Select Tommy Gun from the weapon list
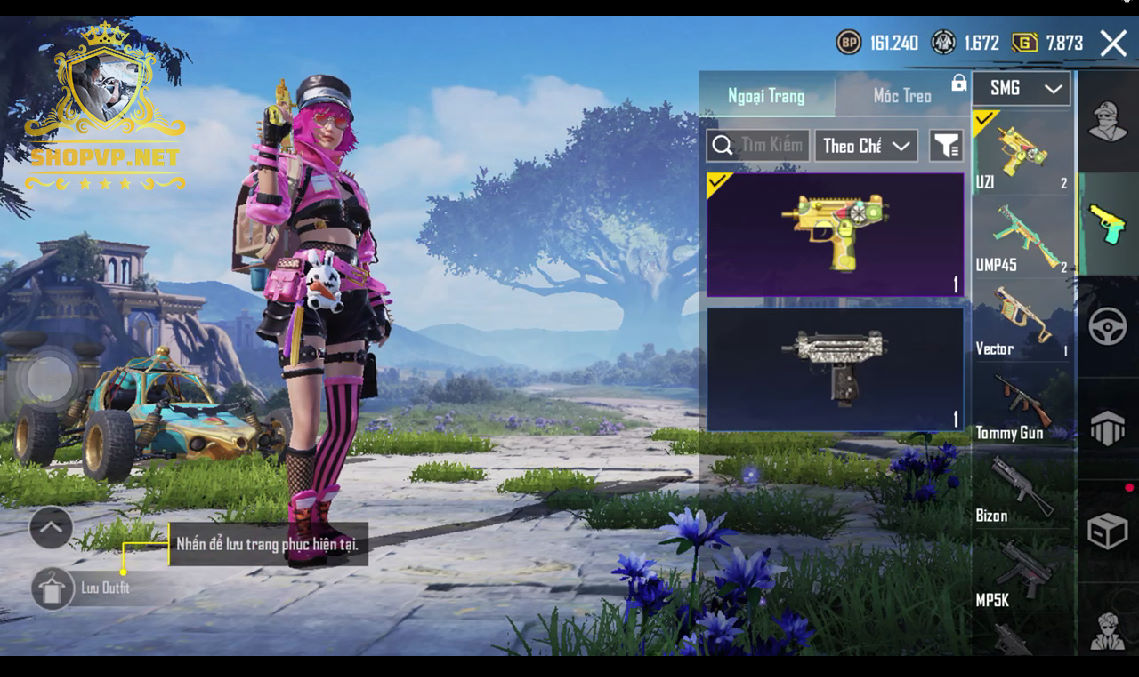This screenshot has width=1139, height=677. [1022, 405]
